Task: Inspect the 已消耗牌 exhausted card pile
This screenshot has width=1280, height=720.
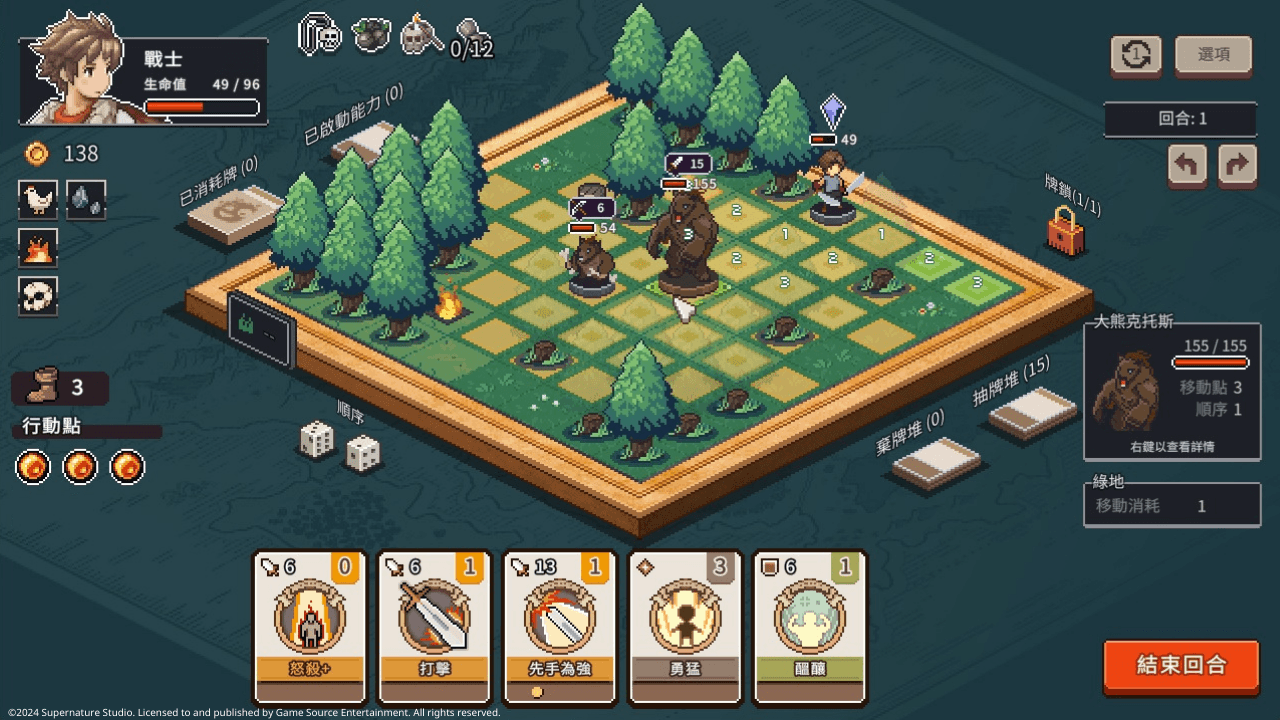Action: click(233, 212)
